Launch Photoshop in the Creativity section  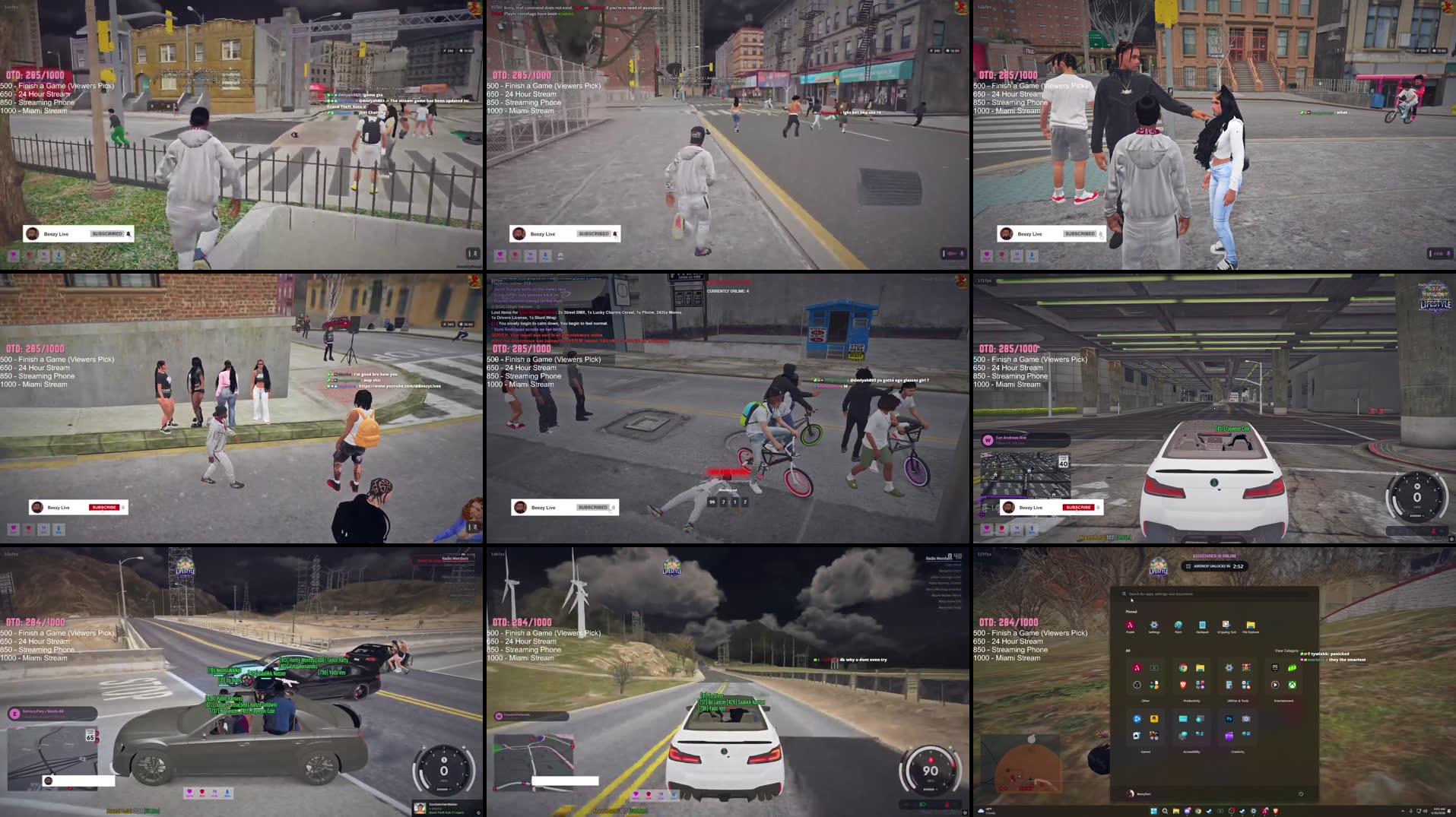(x=1229, y=719)
